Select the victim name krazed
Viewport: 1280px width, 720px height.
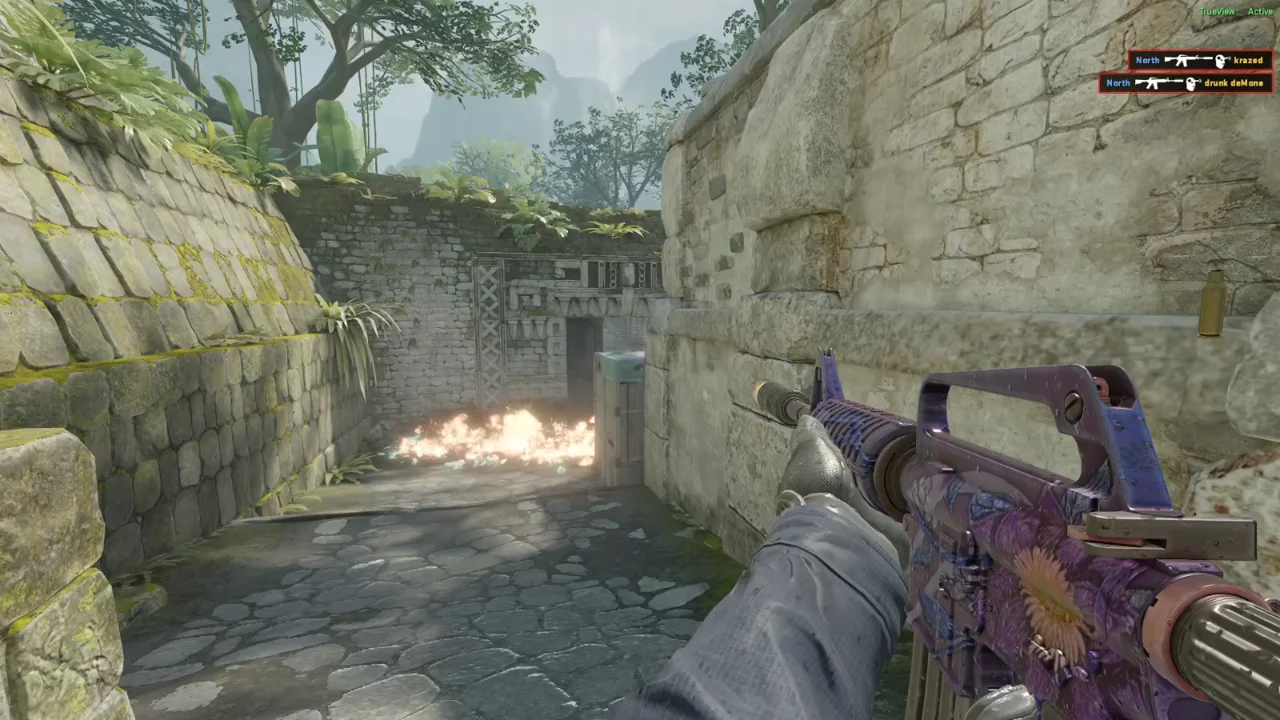coord(1250,60)
